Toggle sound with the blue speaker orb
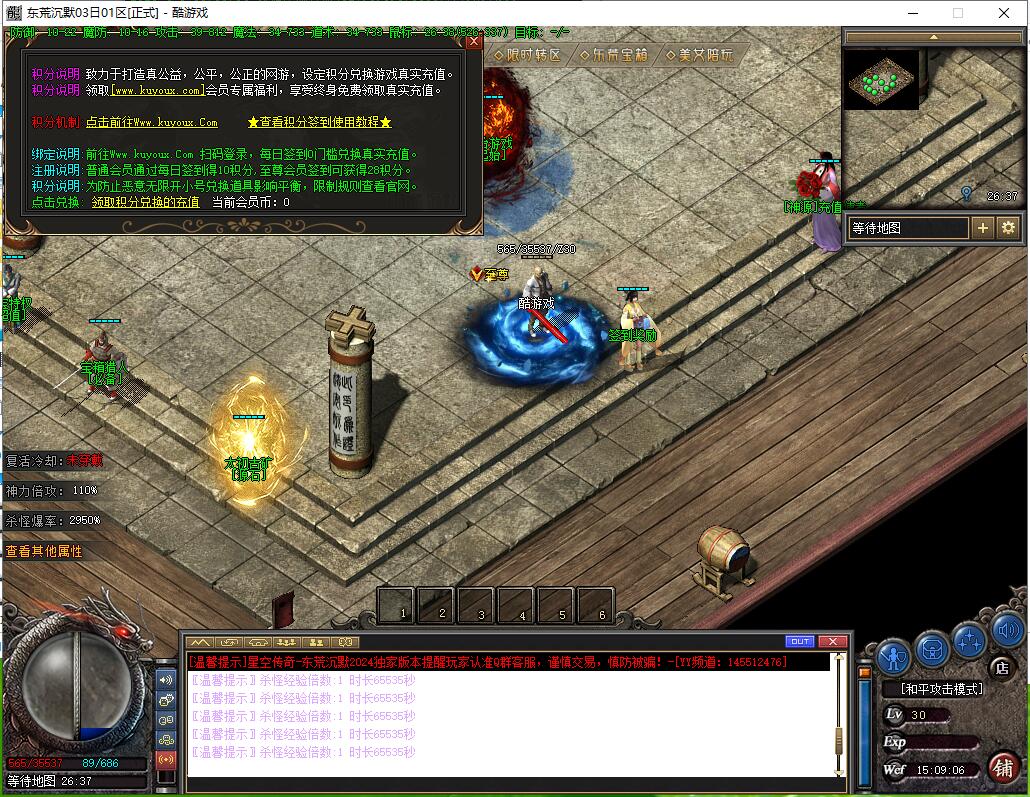Screen dimensions: 1030x797 click(x=1007, y=632)
